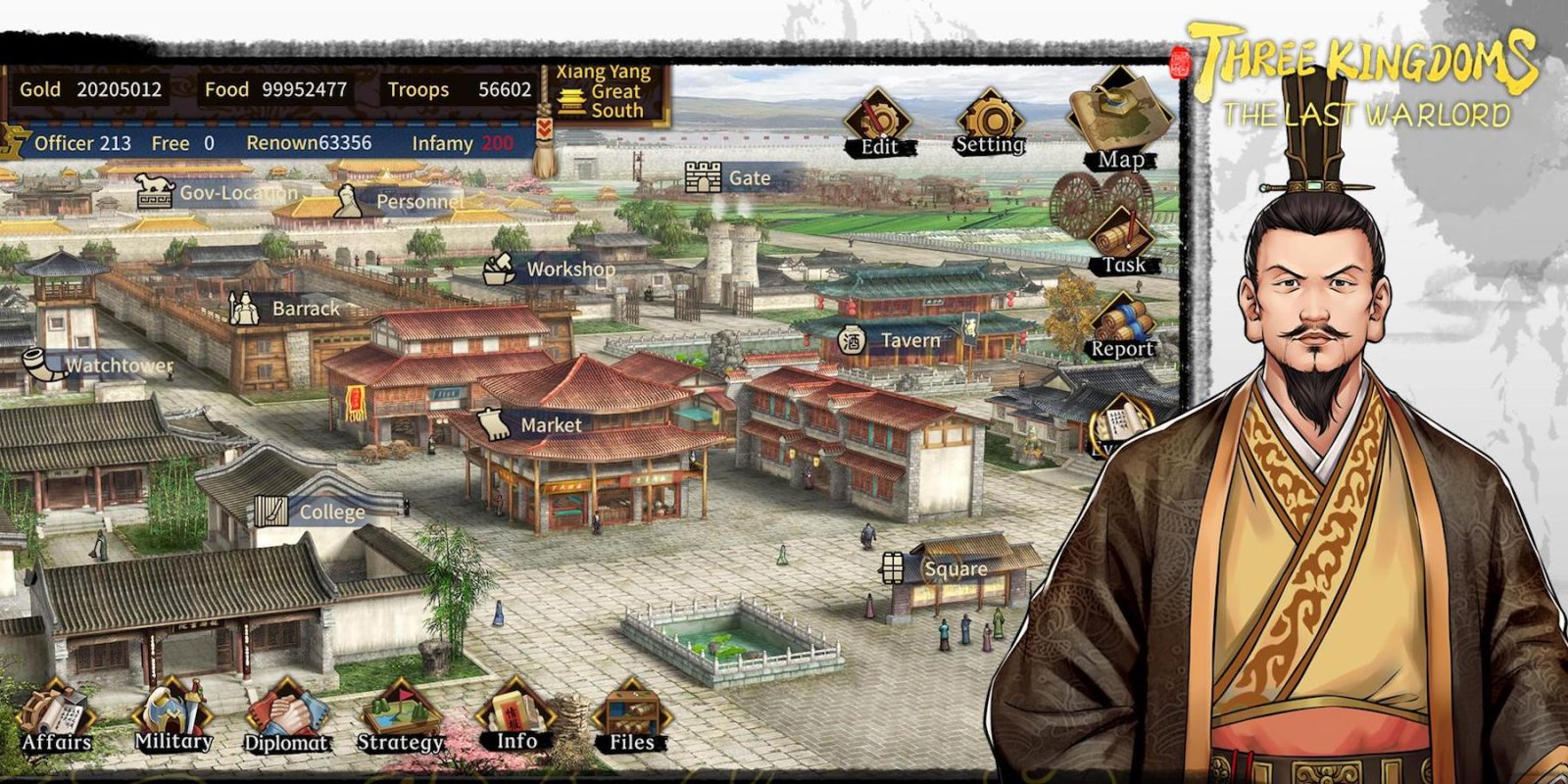View the Task scroll icon
Screen dimensions: 1568x784
click(1119, 230)
